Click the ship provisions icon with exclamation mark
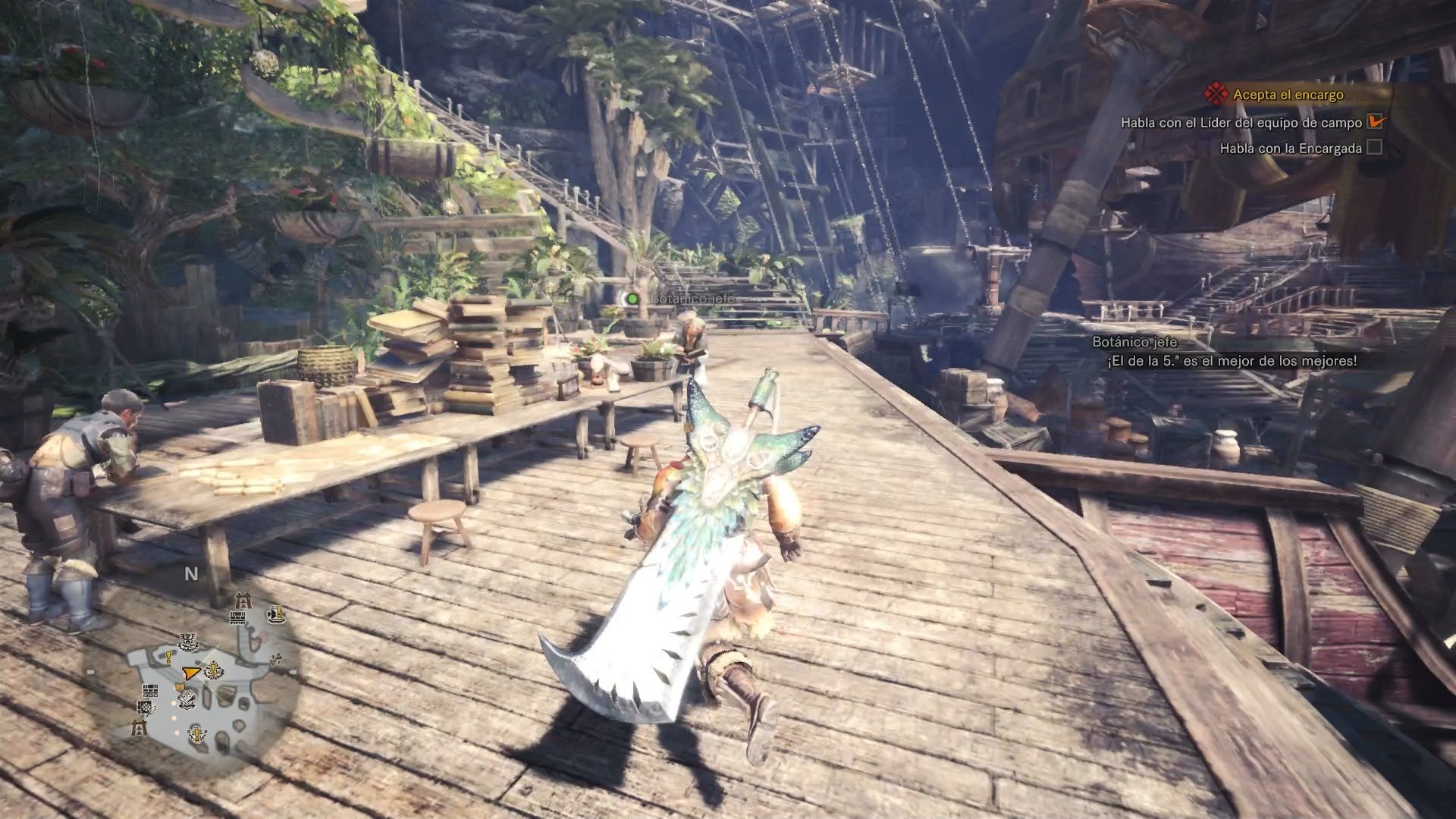This screenshot has height=819, width=1456. [278, 615]
